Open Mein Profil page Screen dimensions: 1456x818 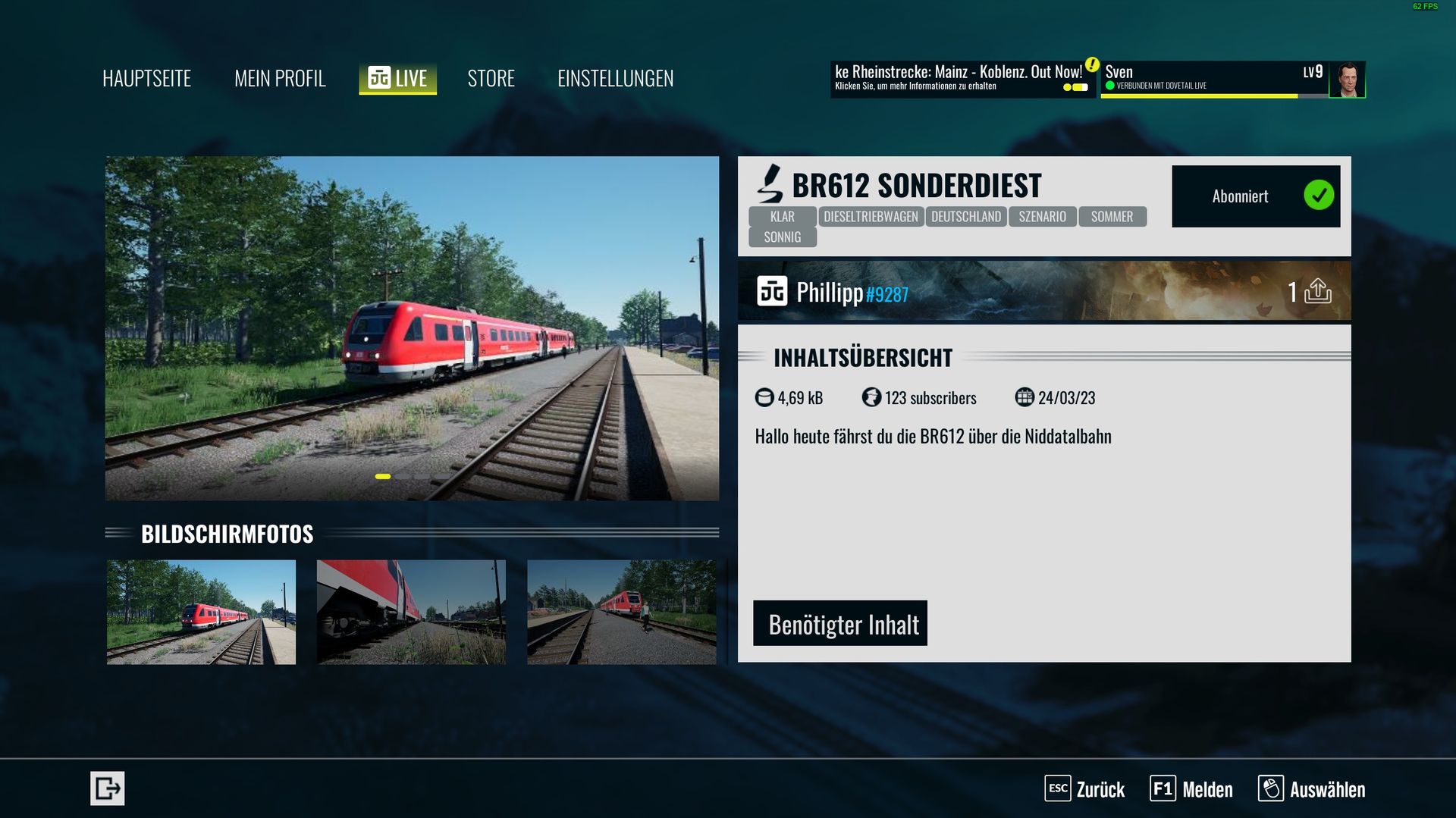click(x=280, y=78)
